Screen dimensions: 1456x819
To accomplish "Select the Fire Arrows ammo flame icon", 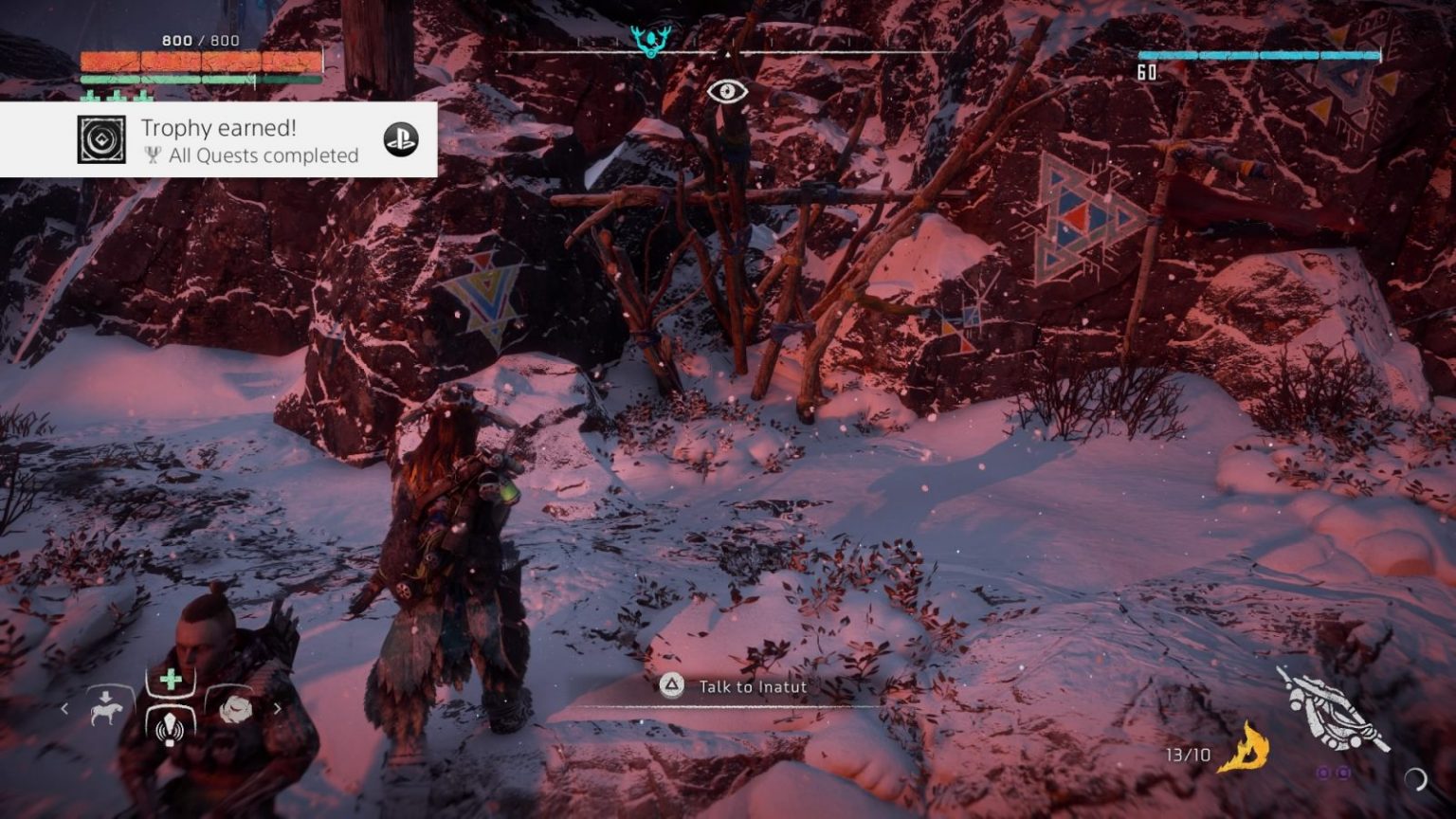I will (1248, 749).
